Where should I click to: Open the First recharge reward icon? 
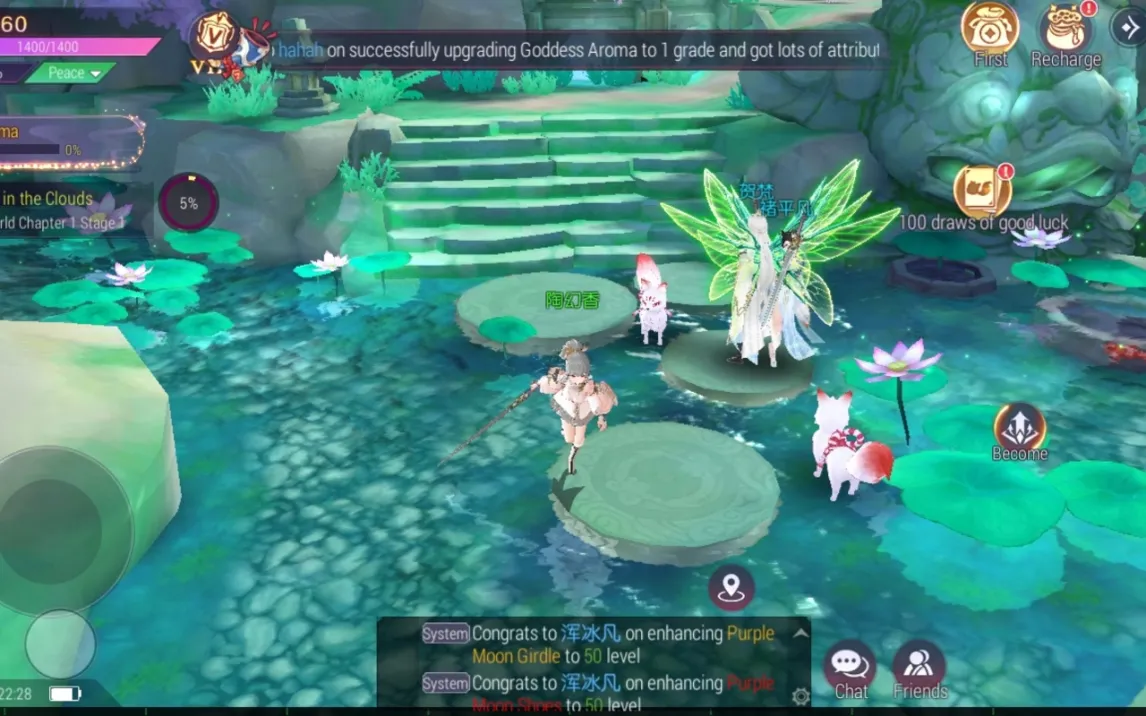[990, 30]
